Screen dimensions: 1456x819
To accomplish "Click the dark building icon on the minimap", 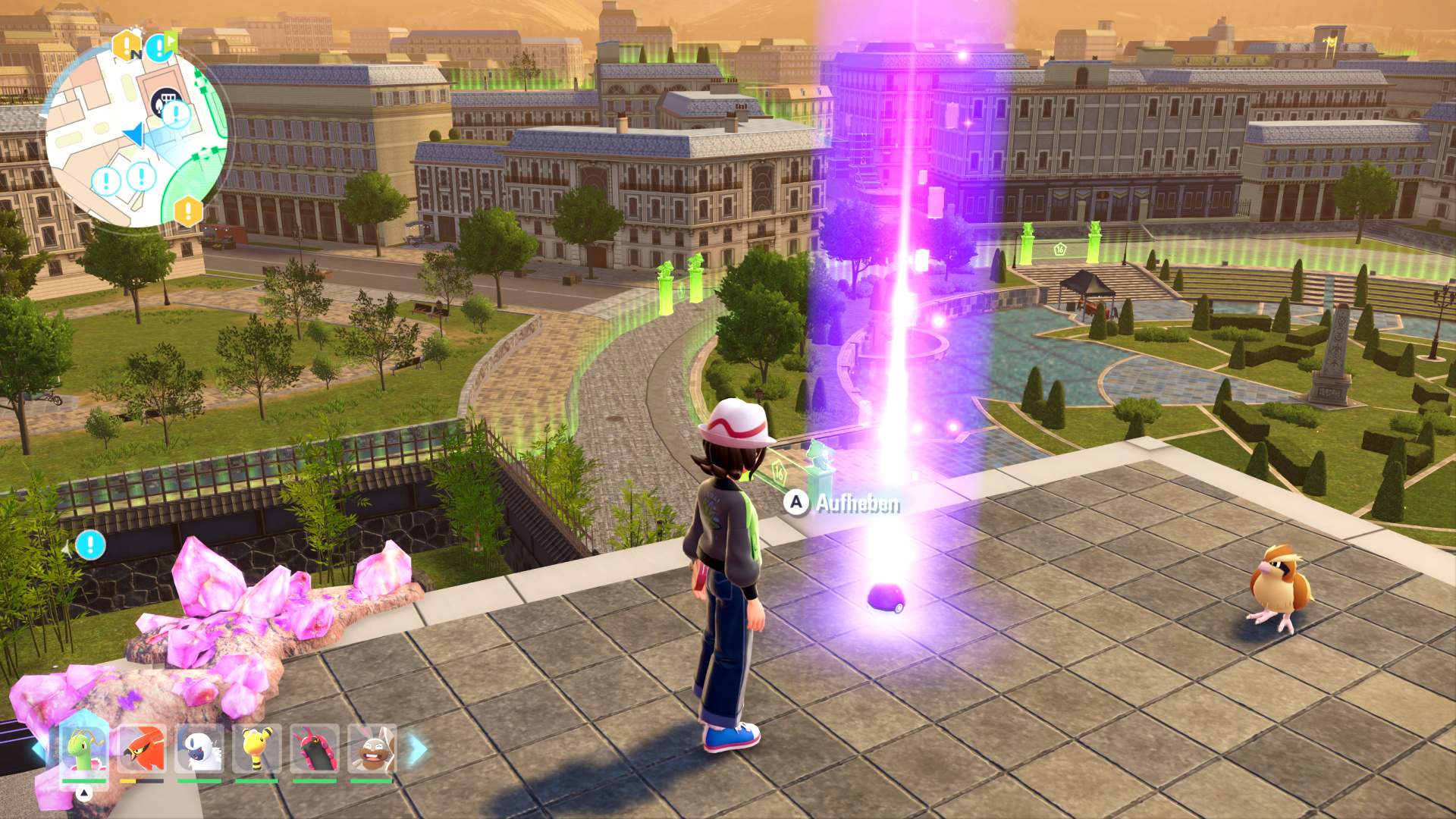I will coord(165,102).
